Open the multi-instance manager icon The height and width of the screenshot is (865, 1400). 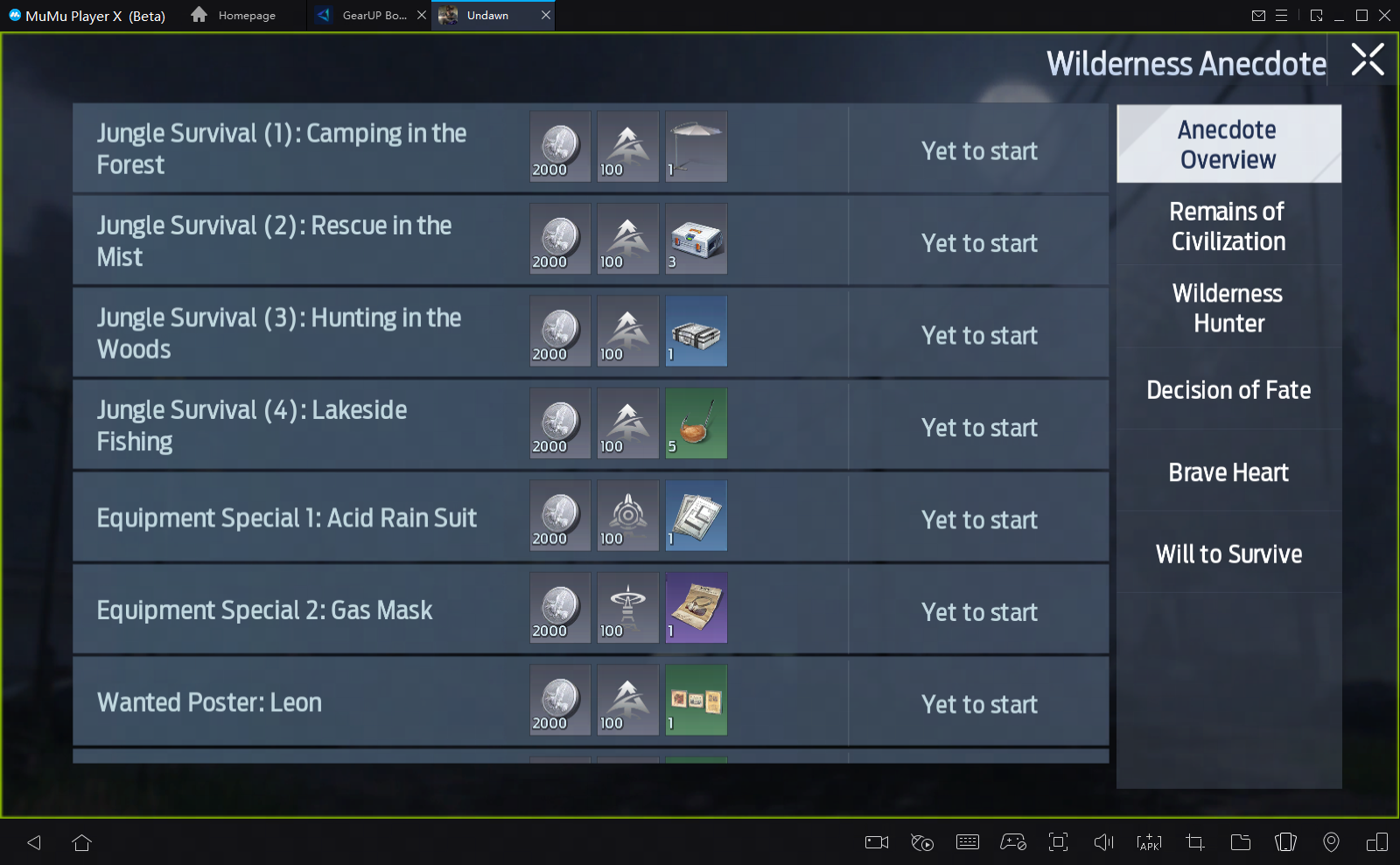click(x=1286, y=842)
